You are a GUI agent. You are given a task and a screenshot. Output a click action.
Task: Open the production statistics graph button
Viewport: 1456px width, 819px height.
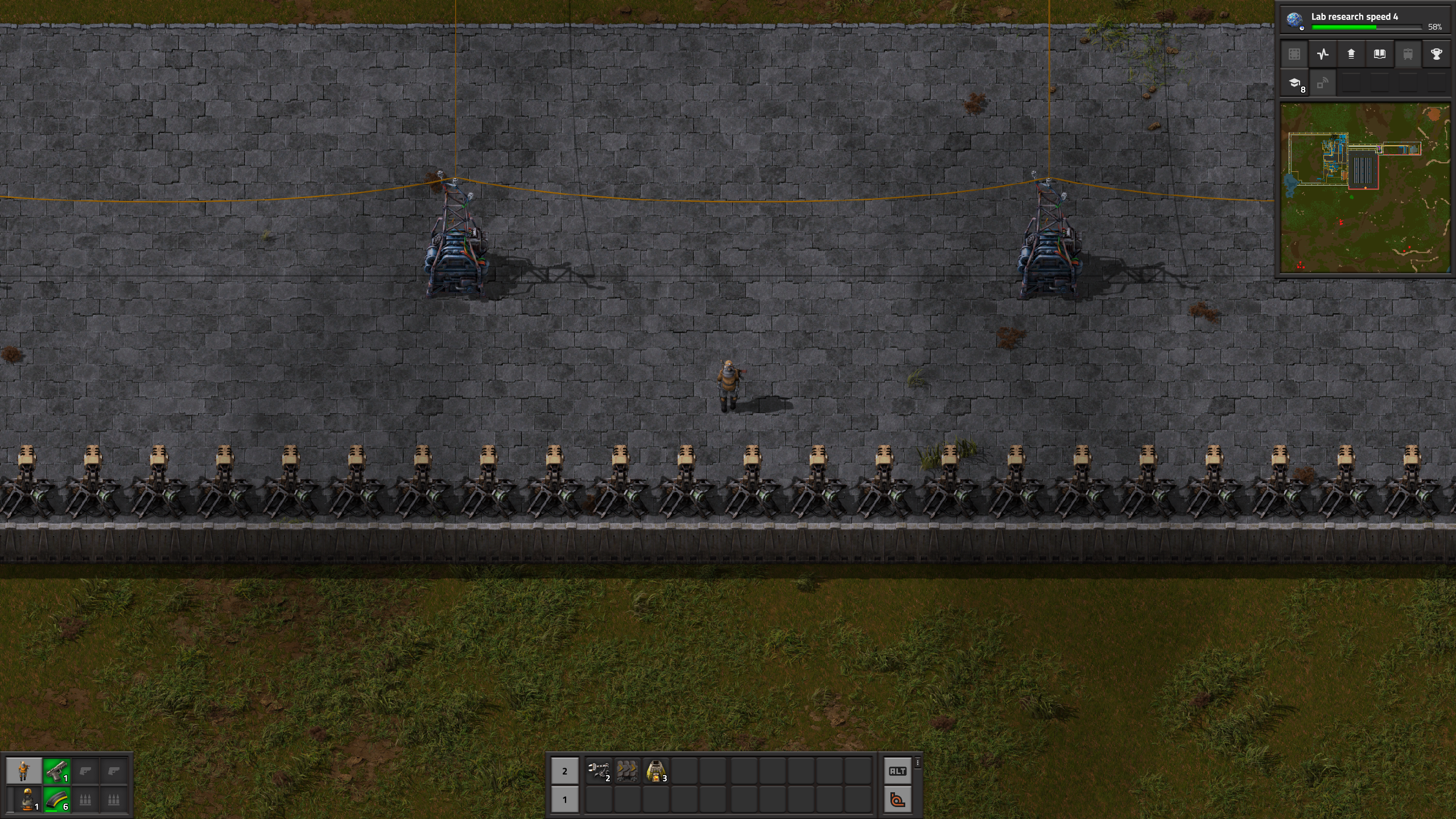(1323, 54)
